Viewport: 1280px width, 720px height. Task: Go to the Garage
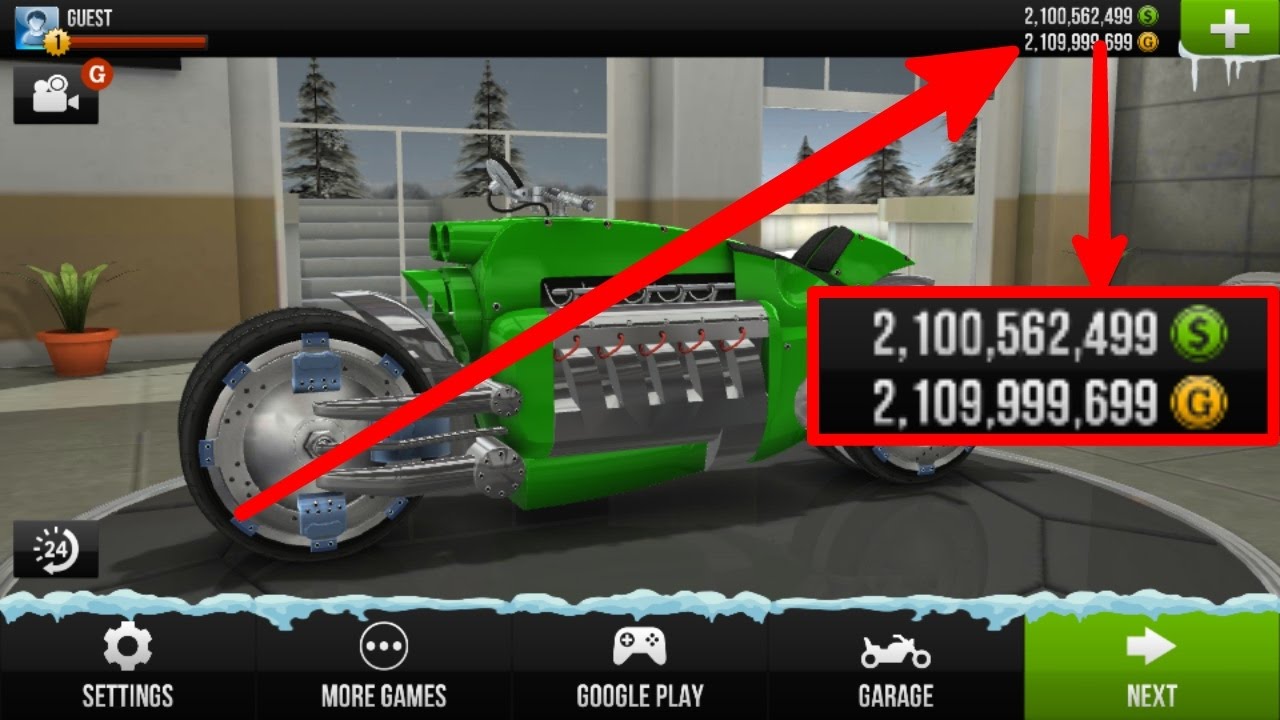click(x=896, y=667)
